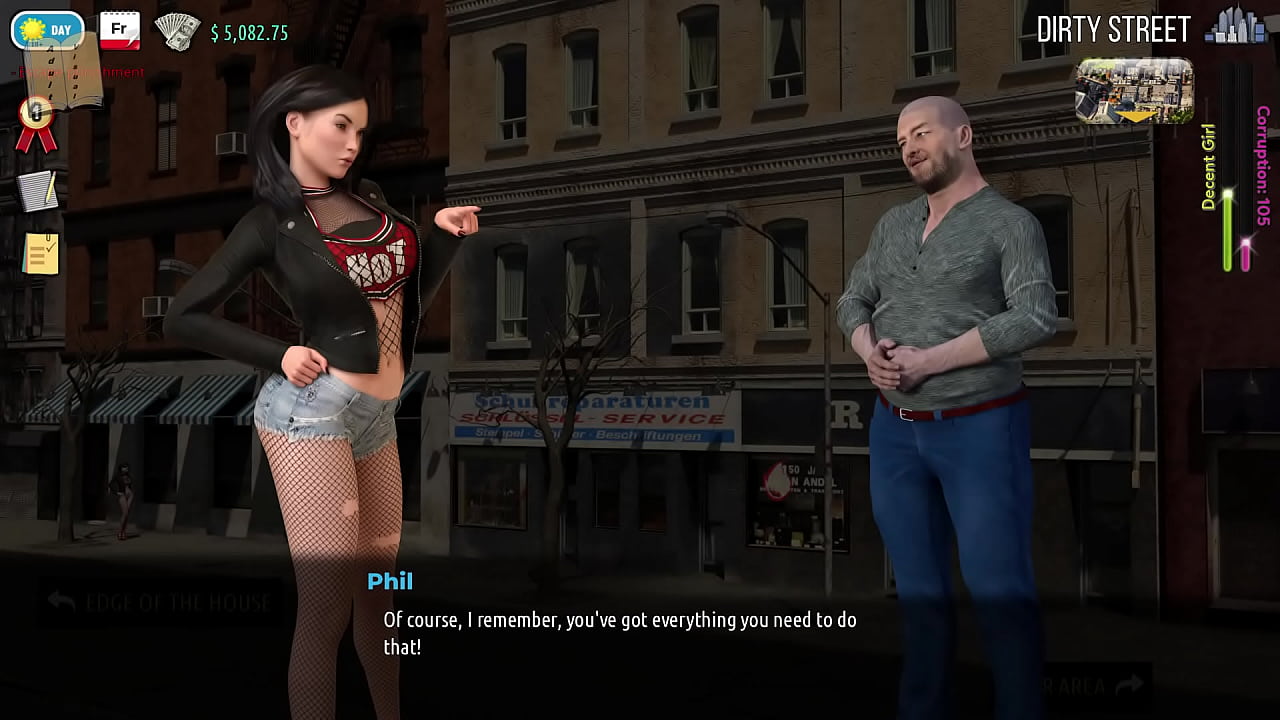Click the Day time-of-day indicator

tap(47, 30)
